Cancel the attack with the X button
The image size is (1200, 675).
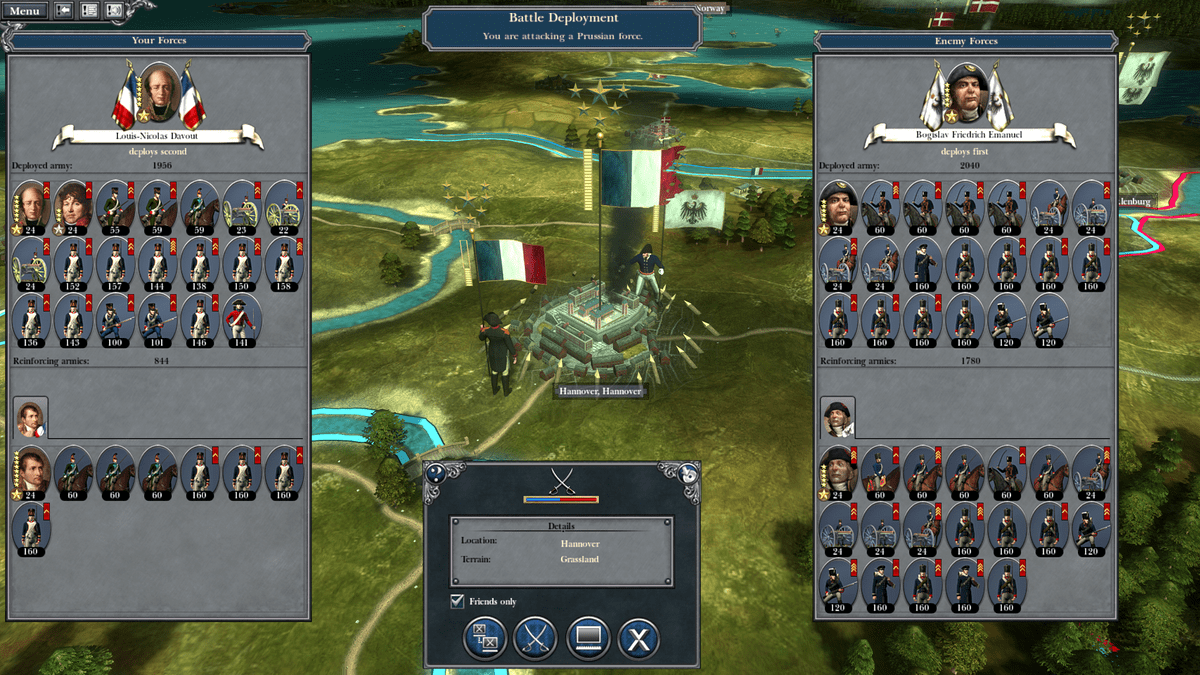[638, 638]
